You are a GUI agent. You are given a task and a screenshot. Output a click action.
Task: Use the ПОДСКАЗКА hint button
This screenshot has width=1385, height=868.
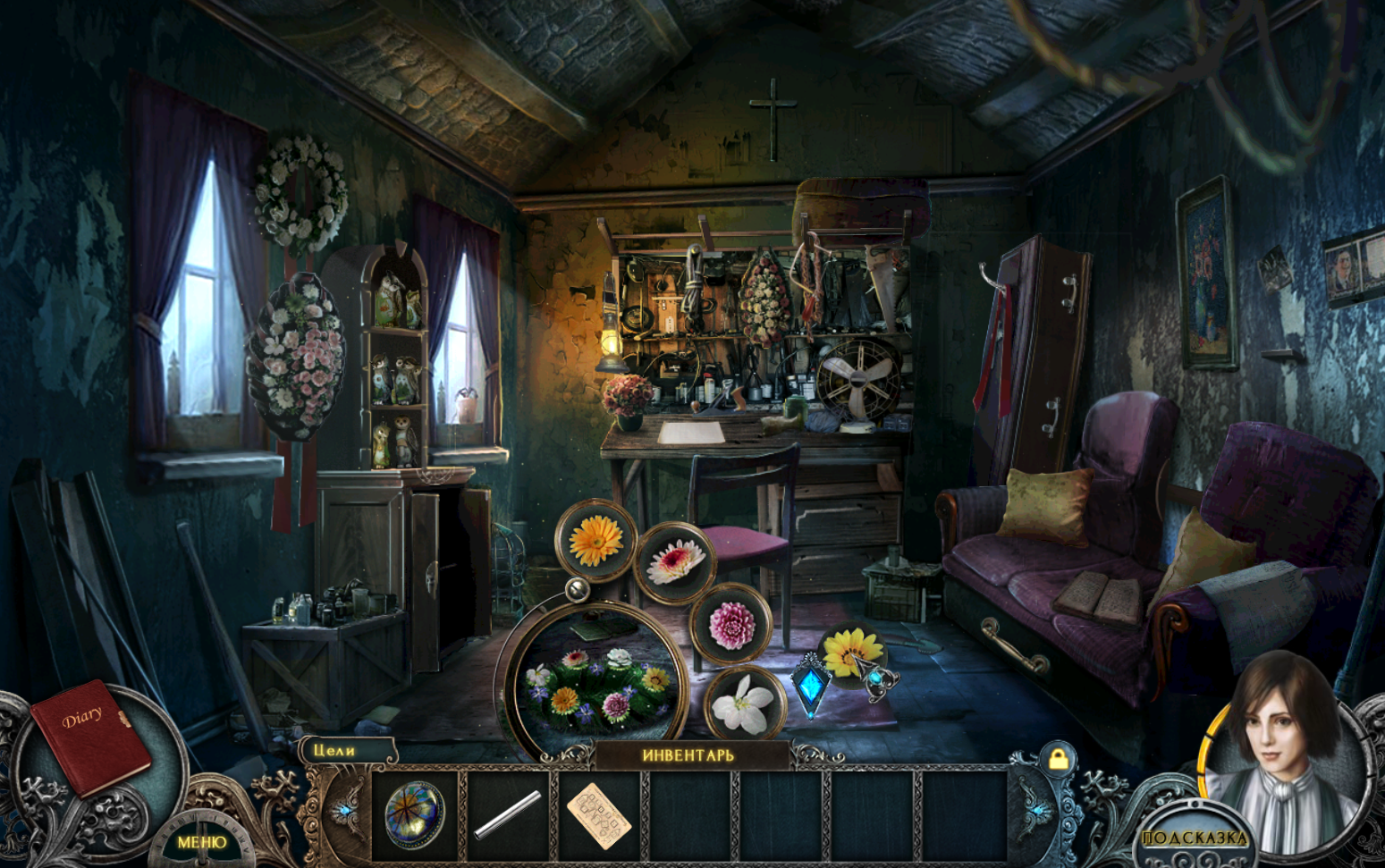1195,838
